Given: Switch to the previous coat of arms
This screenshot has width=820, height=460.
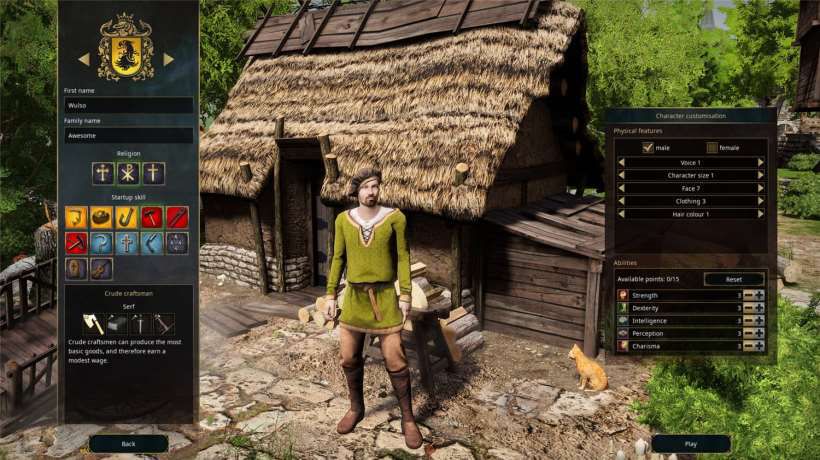Looking at the screenshot, I should coord(84,59).
